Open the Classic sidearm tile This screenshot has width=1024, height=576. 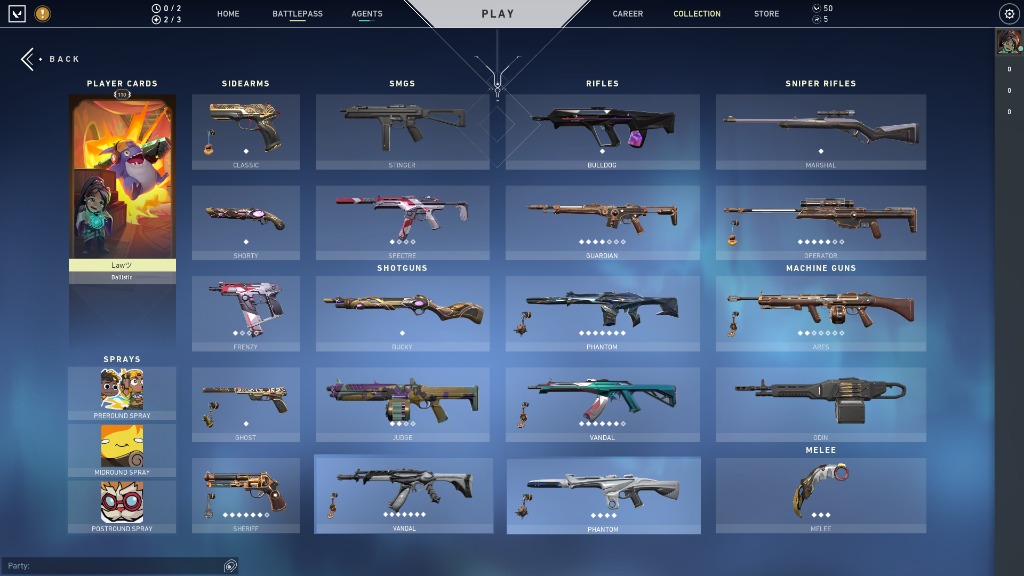click(x=245, y=132)
